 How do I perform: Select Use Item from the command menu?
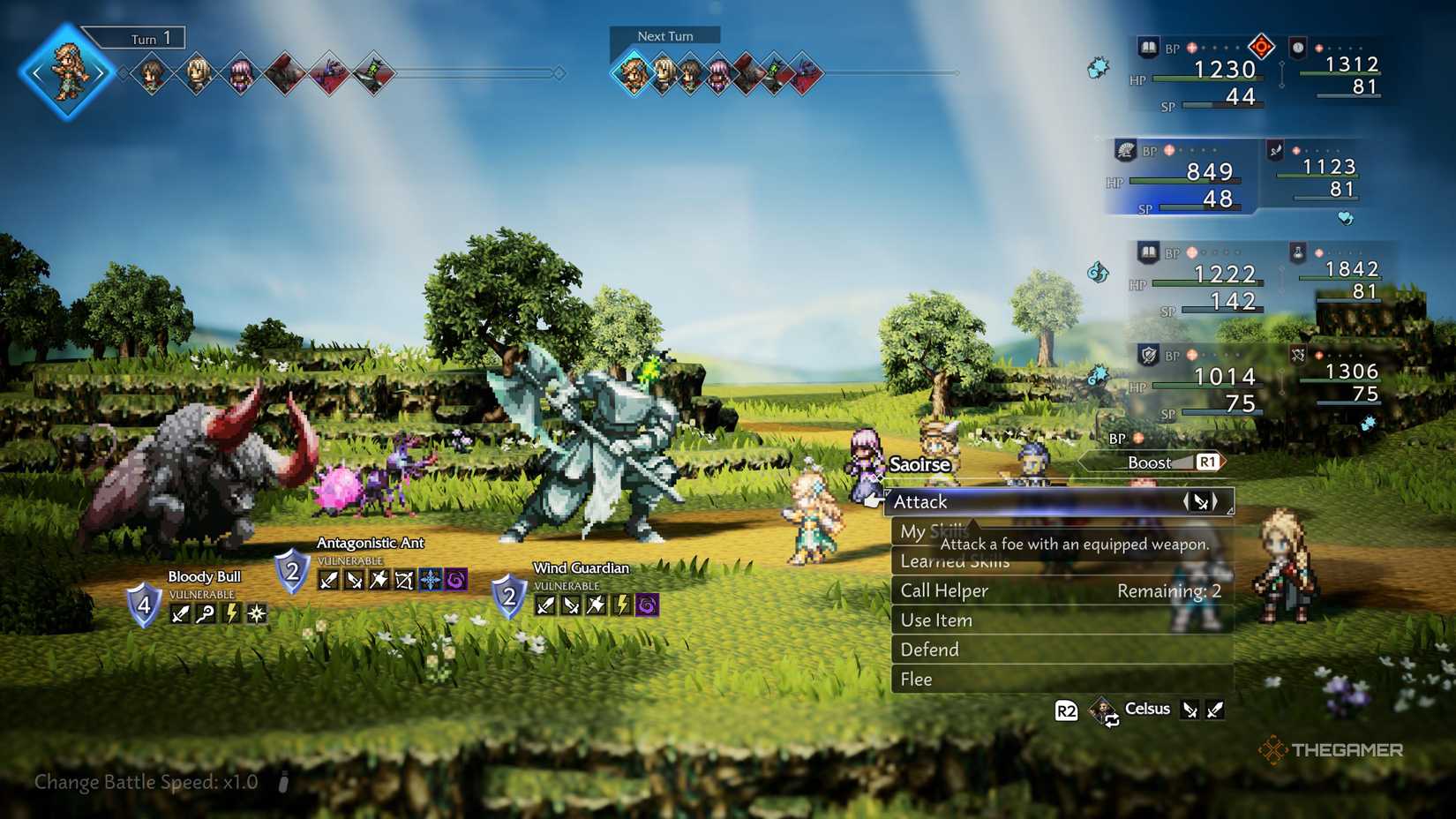[935, 620]
